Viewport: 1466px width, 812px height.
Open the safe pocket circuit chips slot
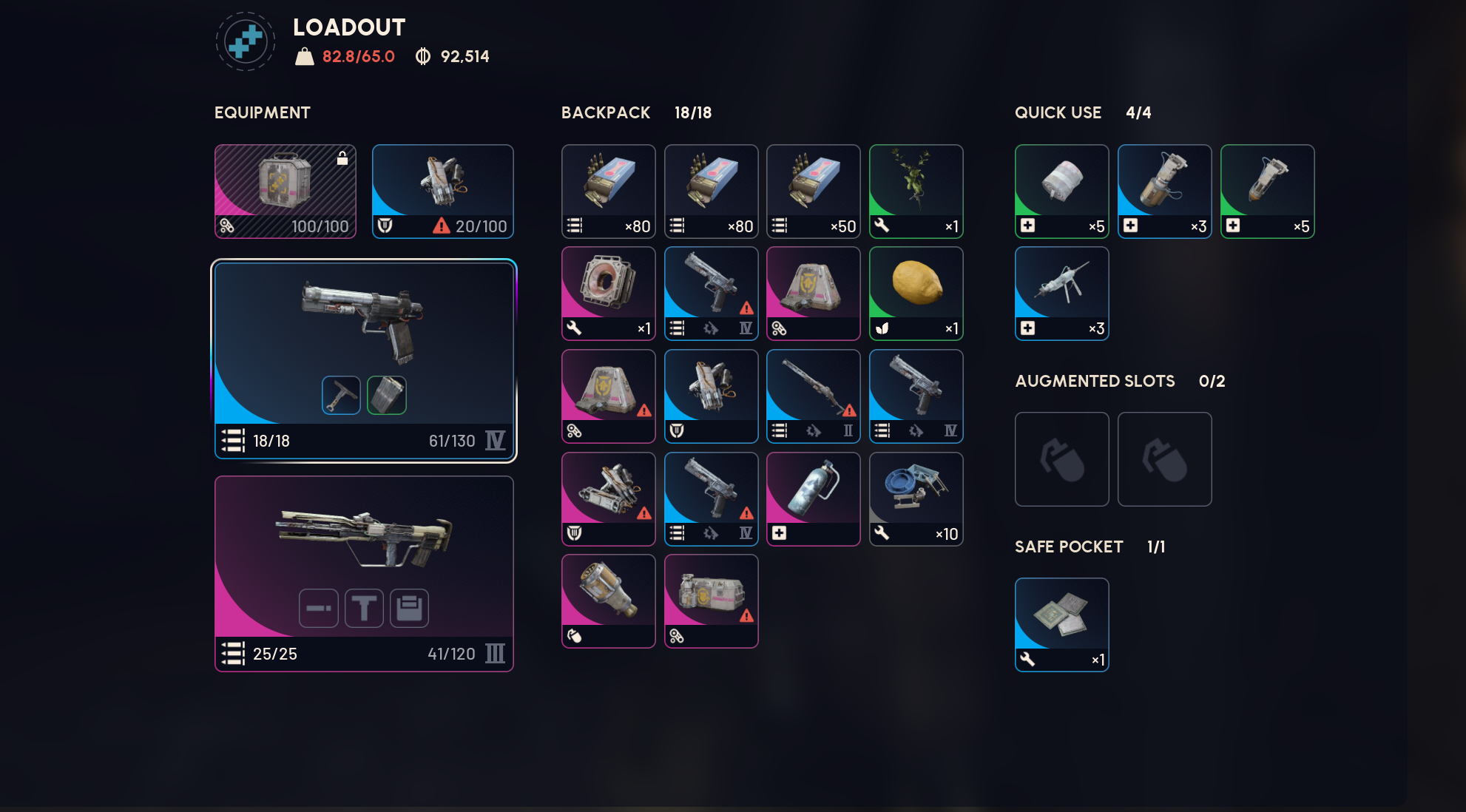[x=1061, y=624]
